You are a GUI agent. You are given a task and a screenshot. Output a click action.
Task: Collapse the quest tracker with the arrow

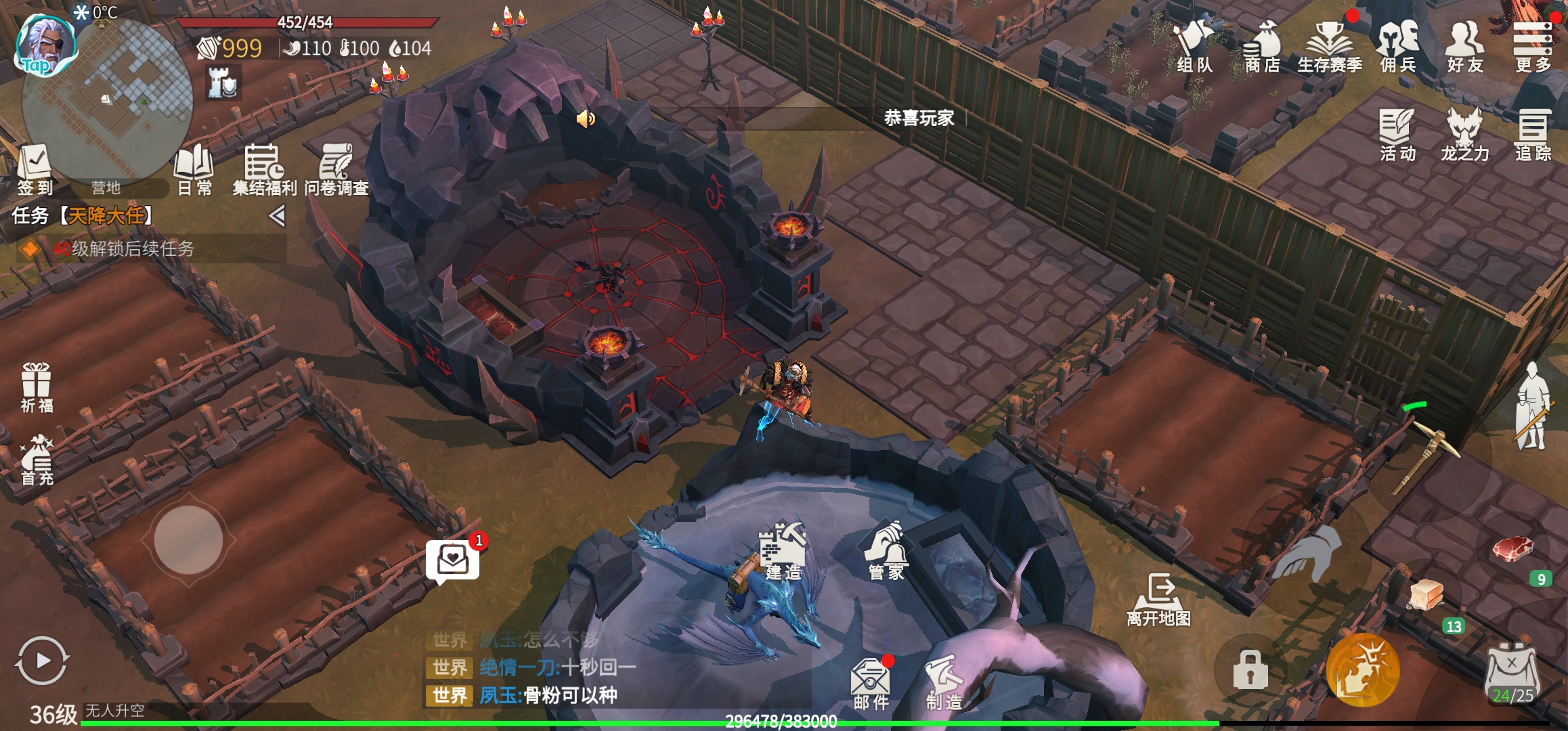point(276,216)
